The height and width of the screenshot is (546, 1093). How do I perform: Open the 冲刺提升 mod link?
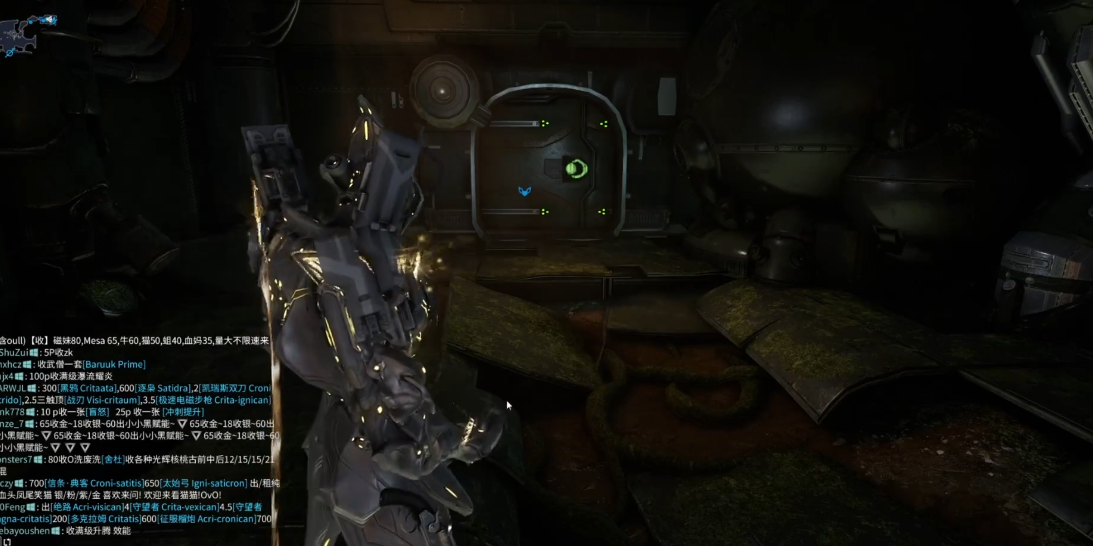pos(183,412)
